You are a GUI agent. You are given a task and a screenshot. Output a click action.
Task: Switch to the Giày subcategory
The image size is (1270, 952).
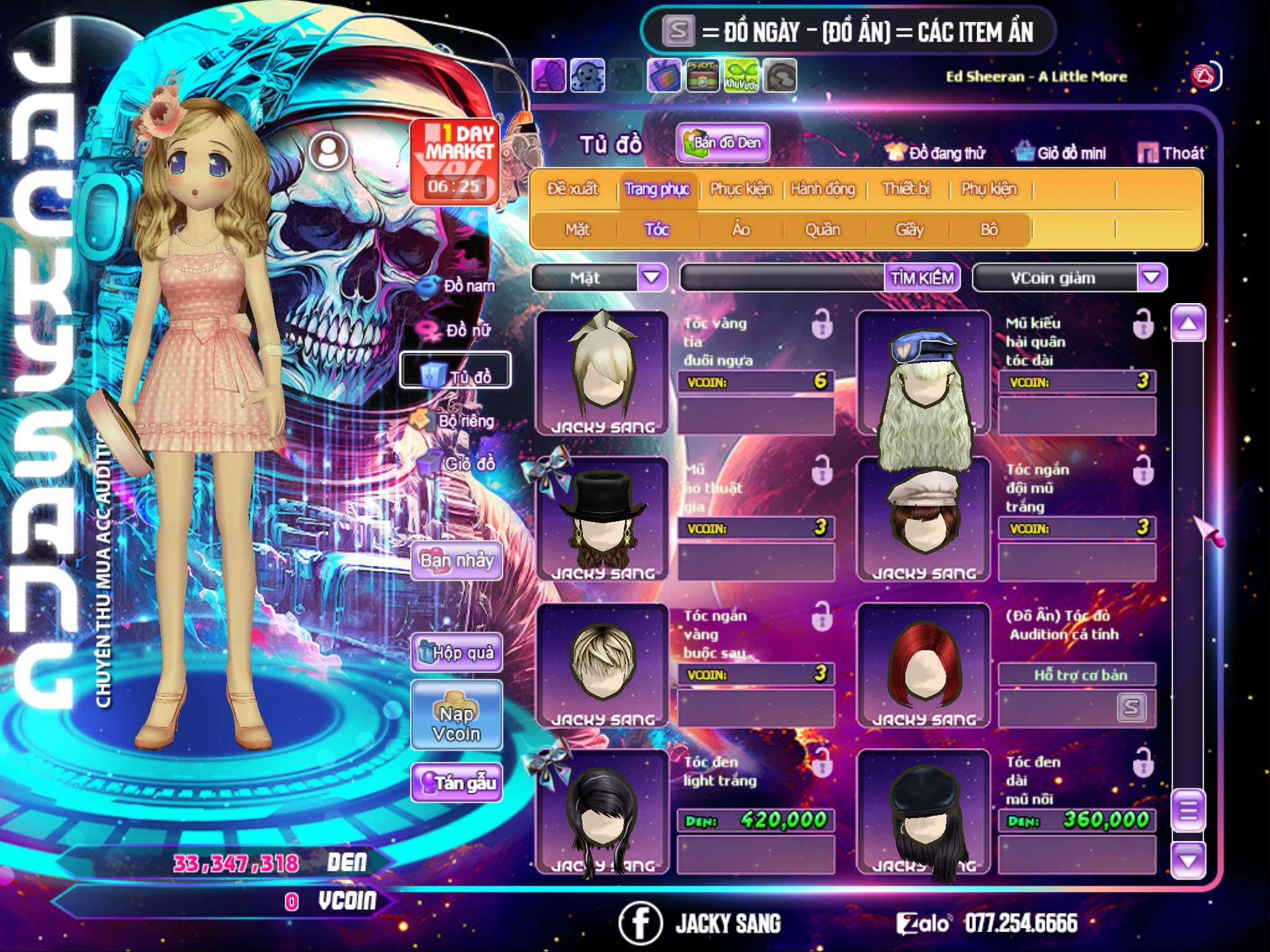(909, 230)
